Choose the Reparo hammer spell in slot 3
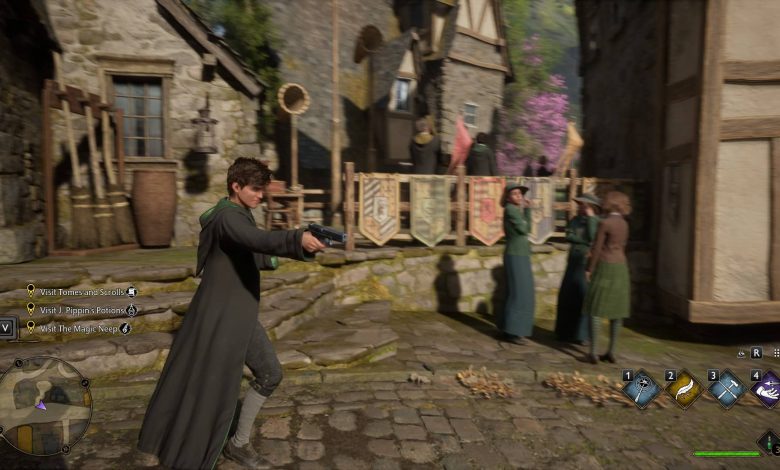This screenshot has height=470, width=780. [727, 390]
